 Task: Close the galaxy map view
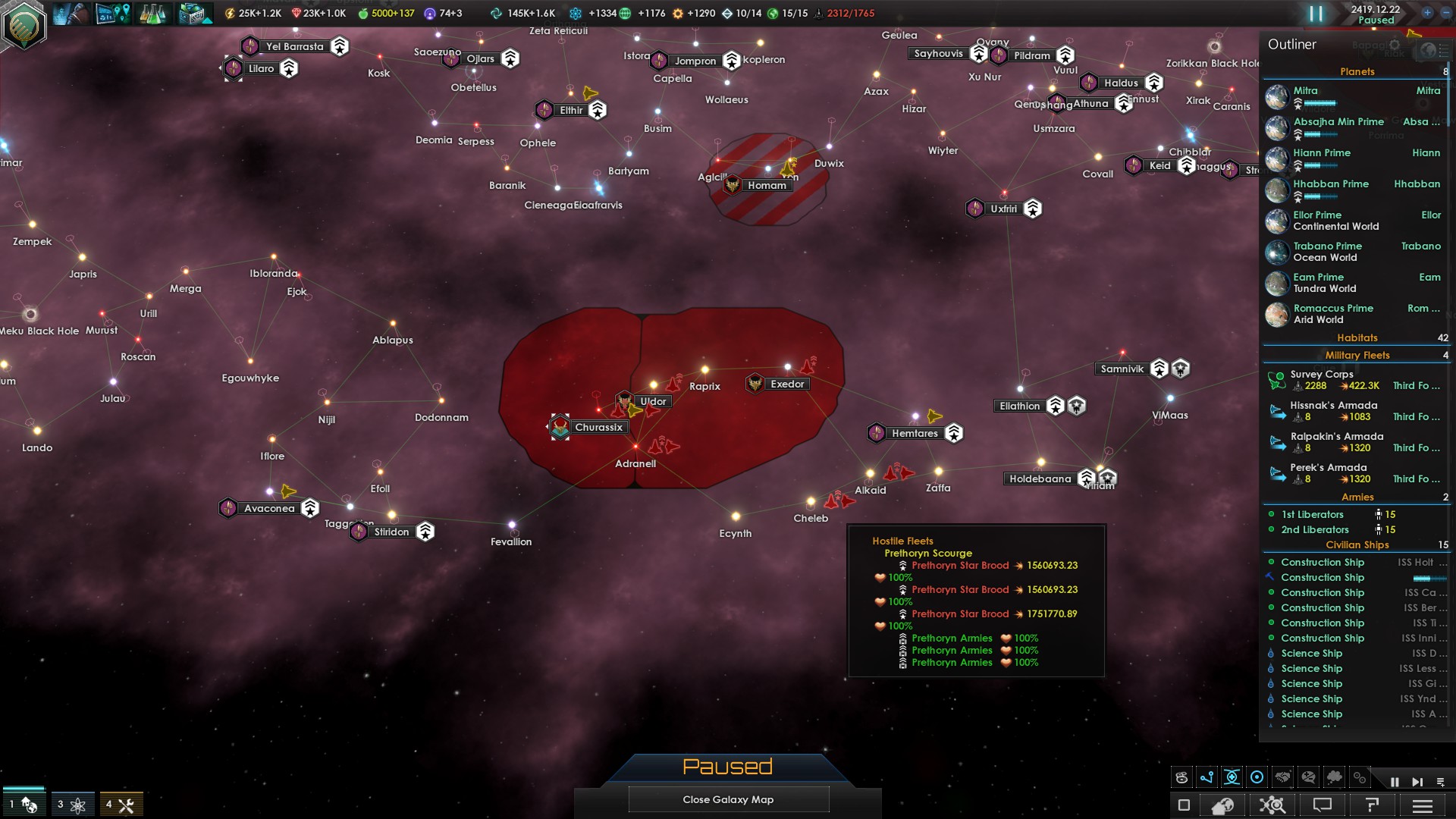point(728,799)
